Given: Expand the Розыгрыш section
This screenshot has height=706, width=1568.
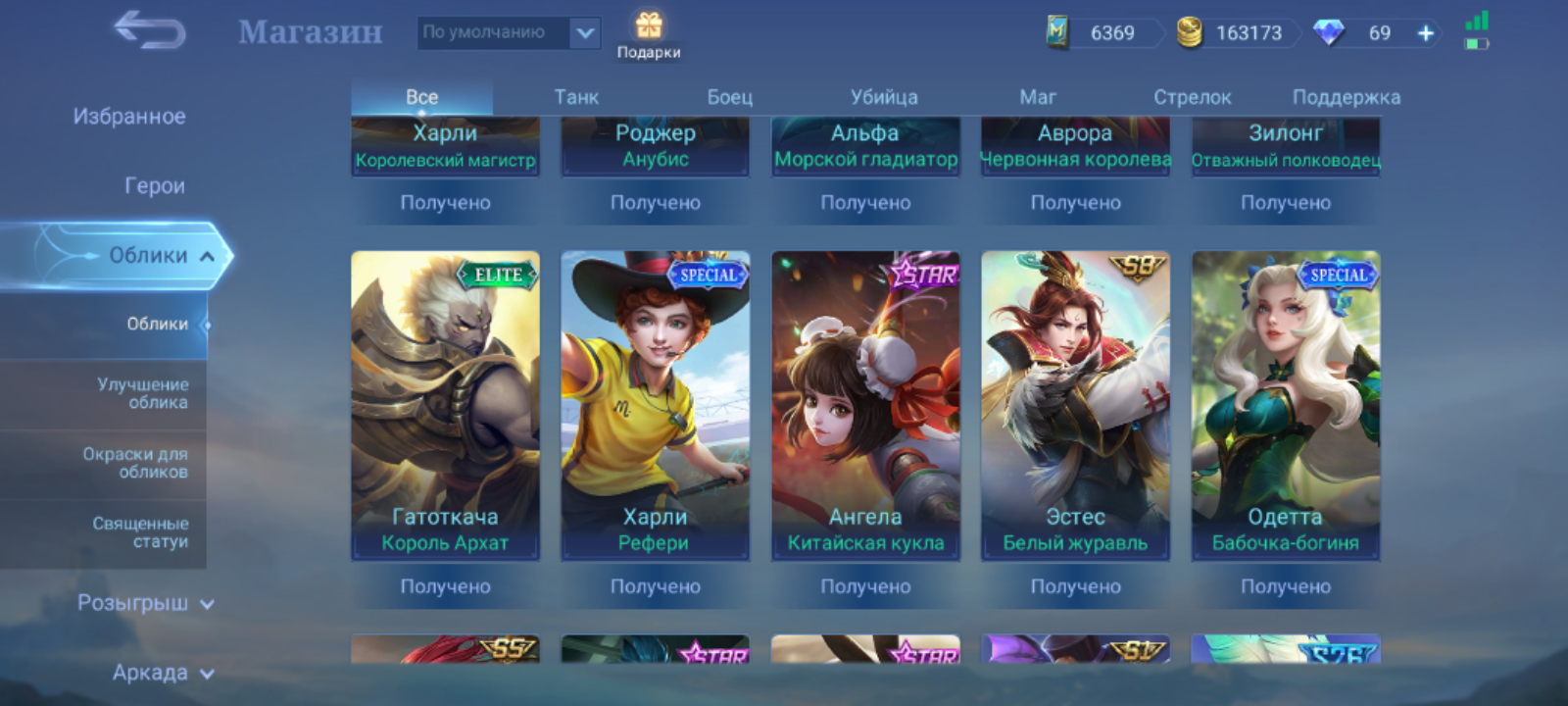Looking at the screenshot, I should (145, 603).
